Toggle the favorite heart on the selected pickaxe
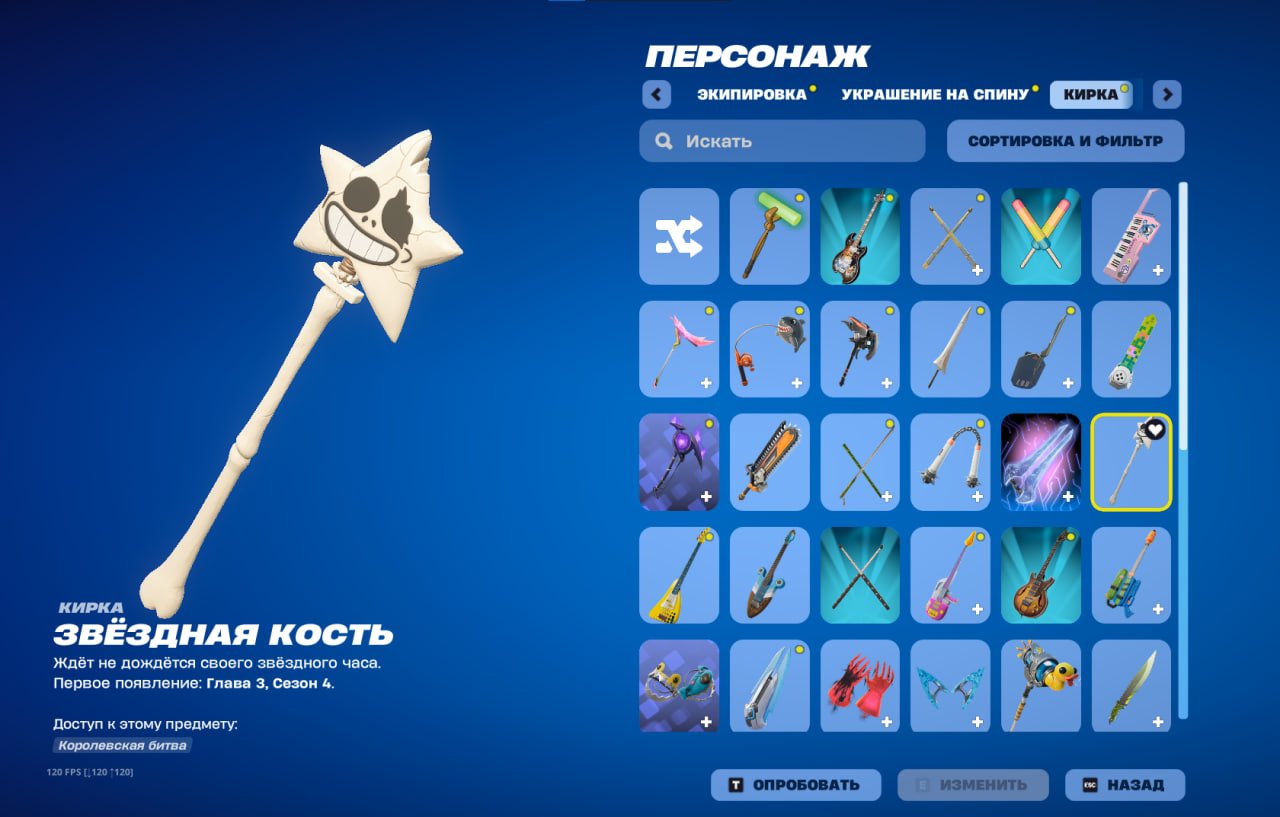Viewport: 1280px width, 817px height. (1155, 430)
